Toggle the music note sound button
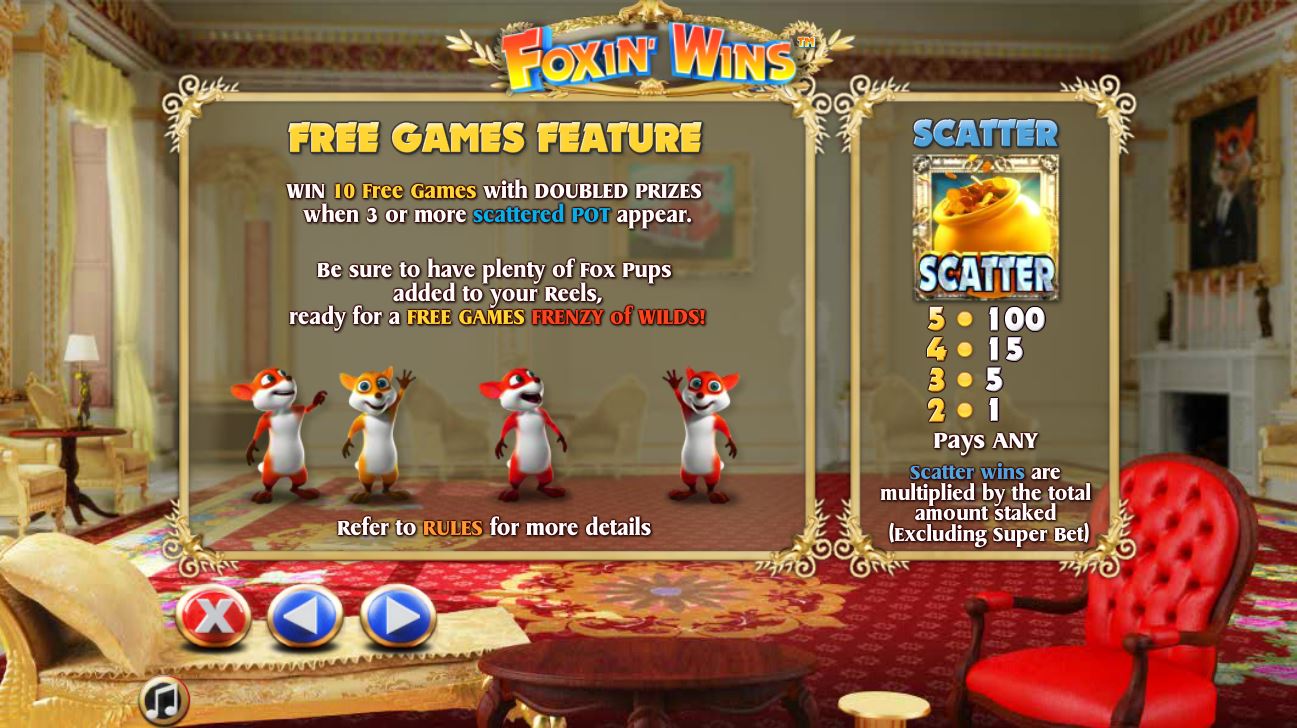1297x728 pixels. 164,700
